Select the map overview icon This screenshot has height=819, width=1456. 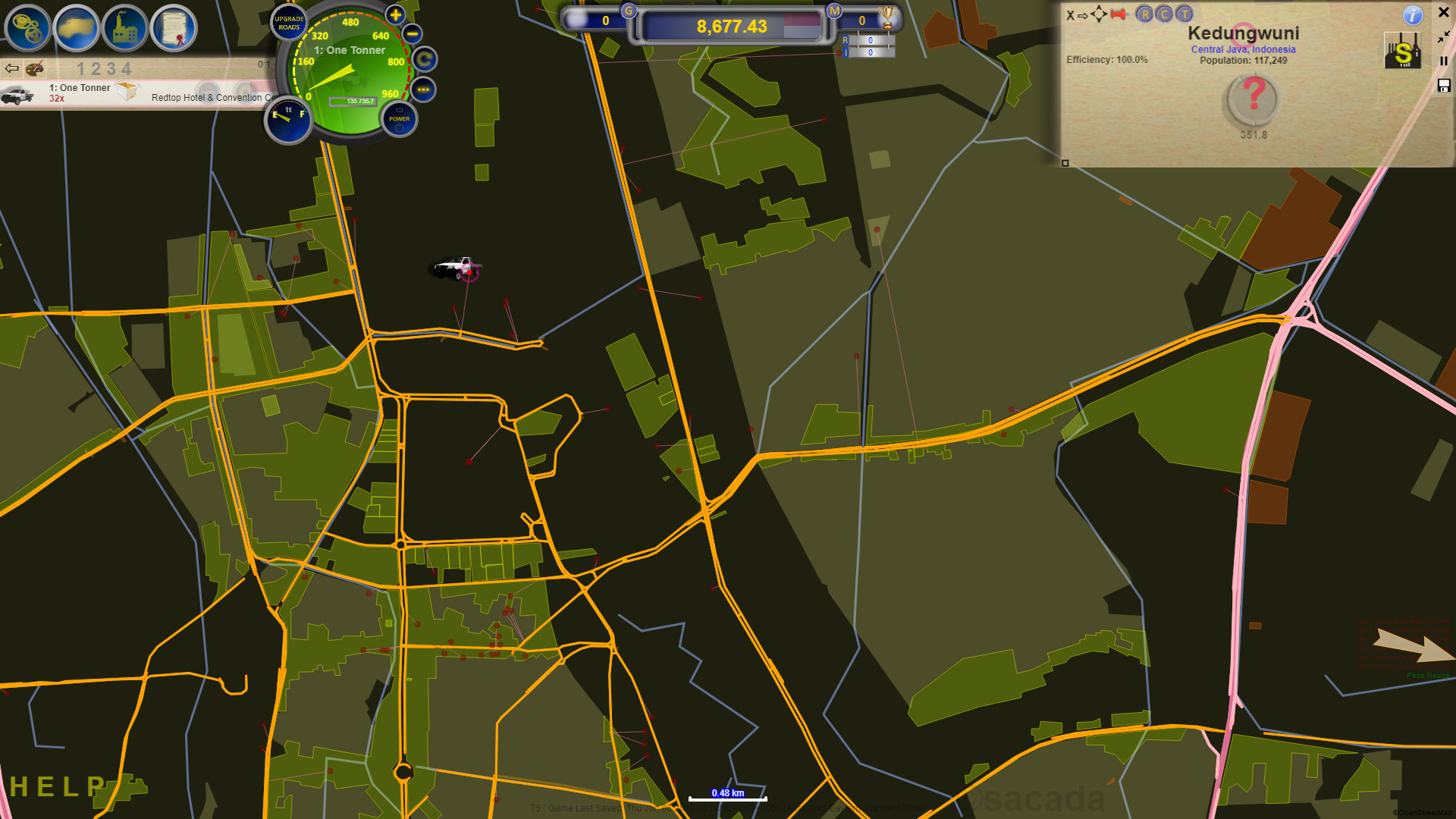77,28
